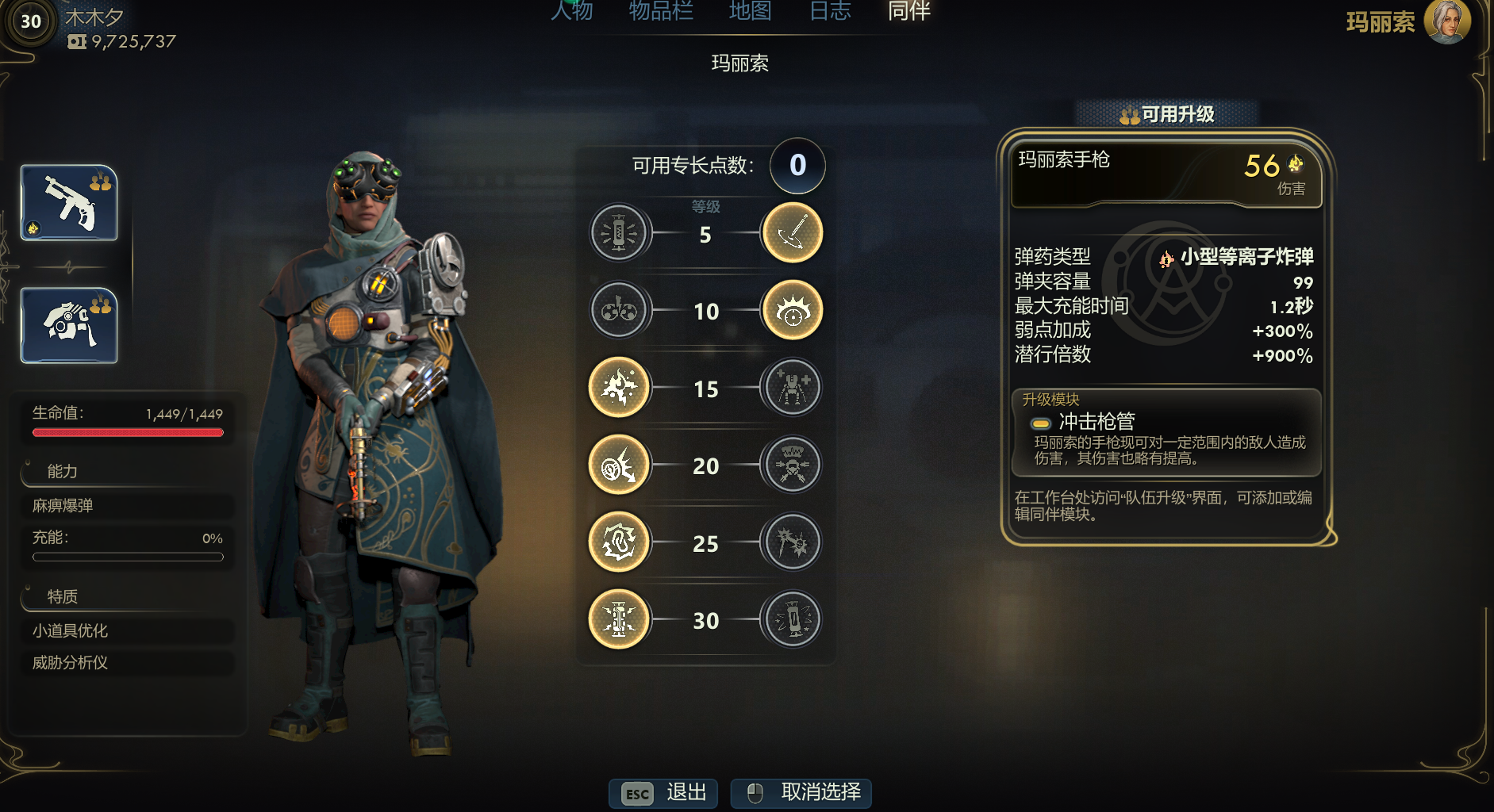Open the 地图 map tab
The image size is (1494, 812).
[x=751, y=11]
